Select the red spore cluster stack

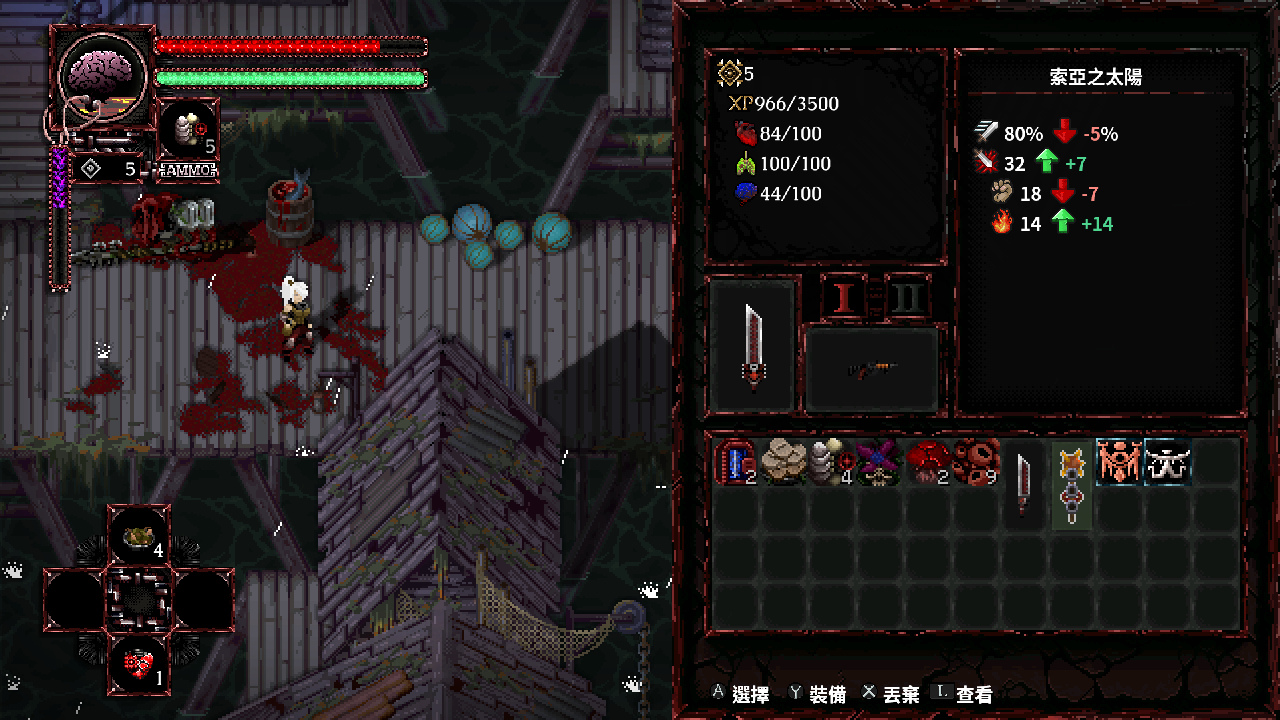coord(975,463)
